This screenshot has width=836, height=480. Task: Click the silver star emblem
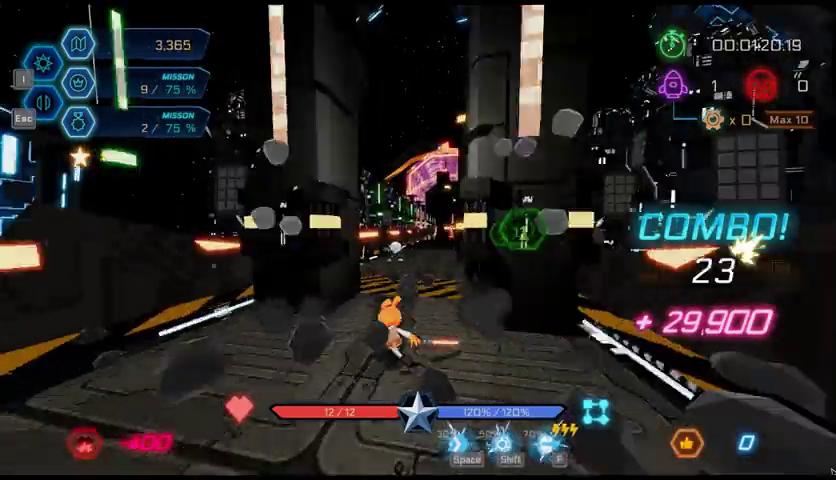point(417,412)
